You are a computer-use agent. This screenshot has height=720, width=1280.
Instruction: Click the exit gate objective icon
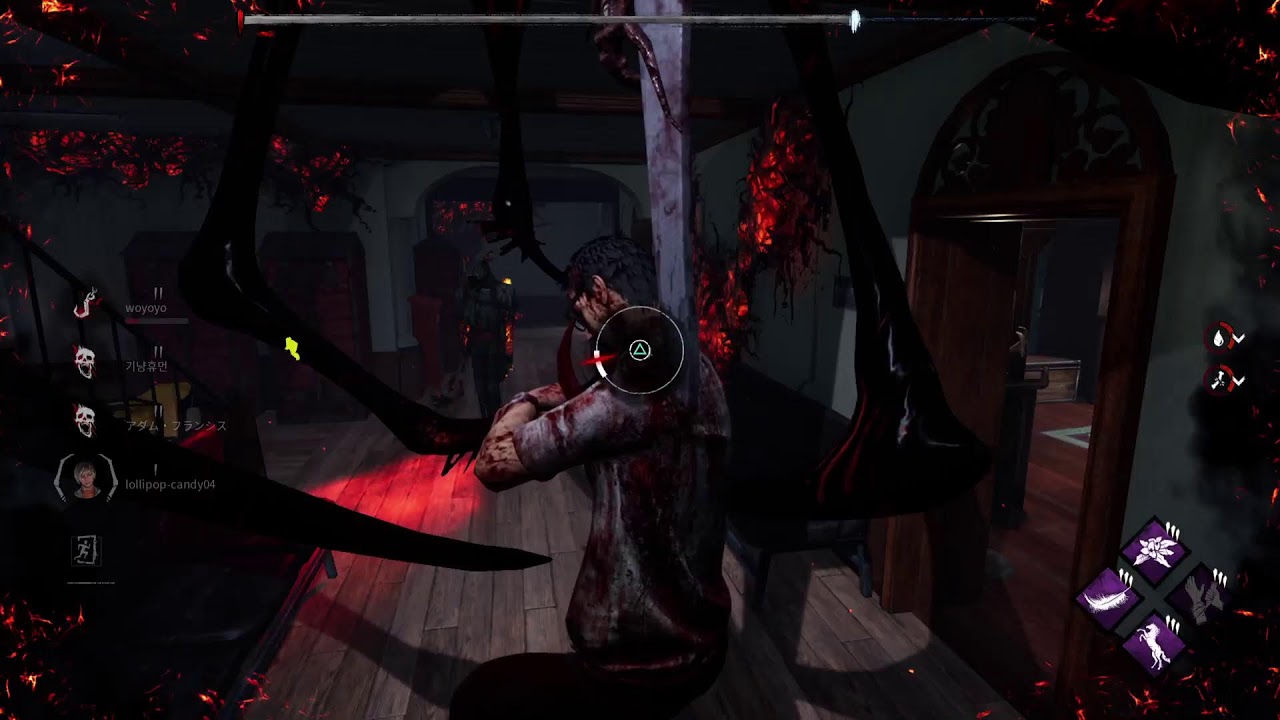(x=87, y=549)
